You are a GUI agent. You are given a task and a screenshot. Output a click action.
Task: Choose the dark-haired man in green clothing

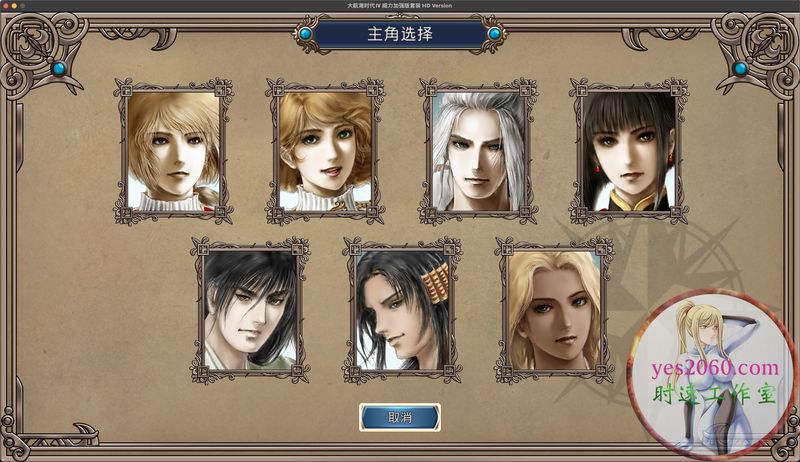(x=249, y=310)
